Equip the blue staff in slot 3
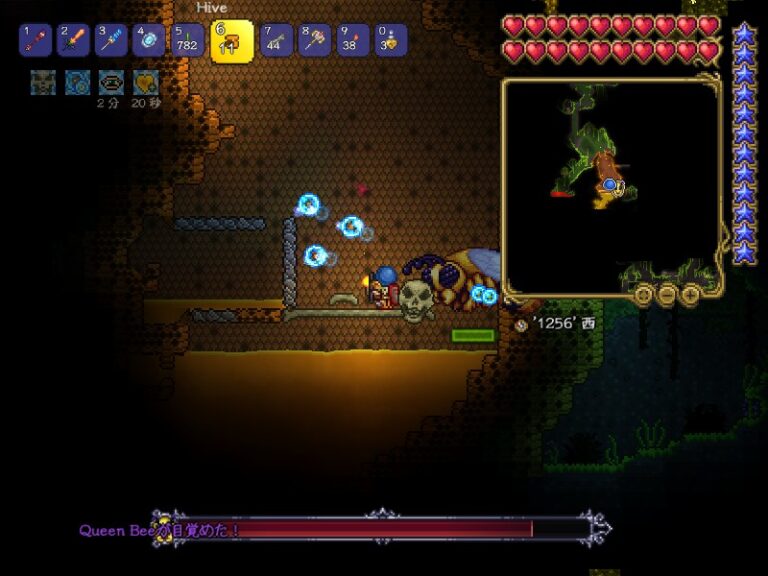768x576 pixels. tap(110, 40)
